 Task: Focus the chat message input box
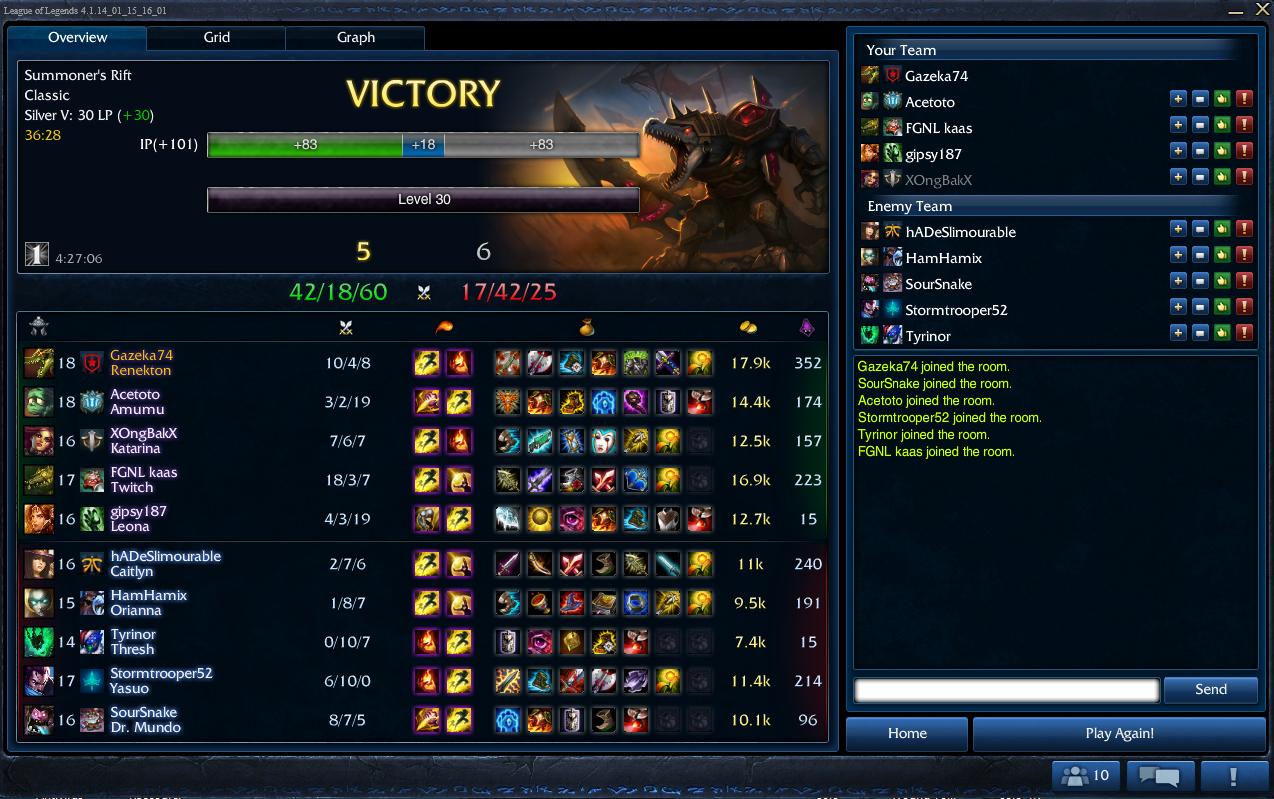(1006, 689)
